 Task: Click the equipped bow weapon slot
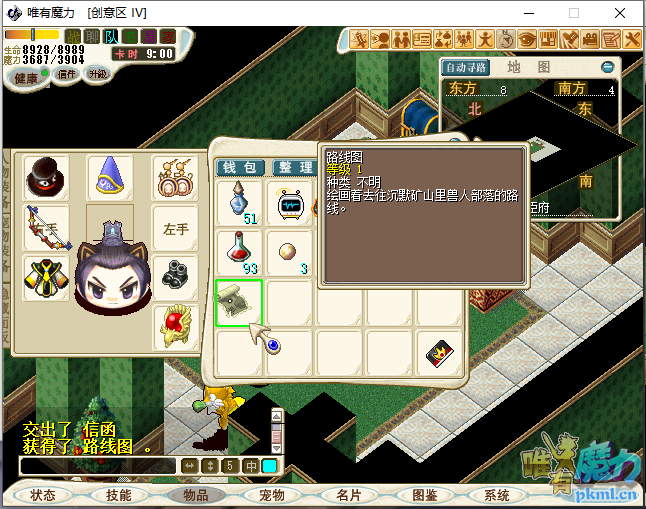click(47, 228)
